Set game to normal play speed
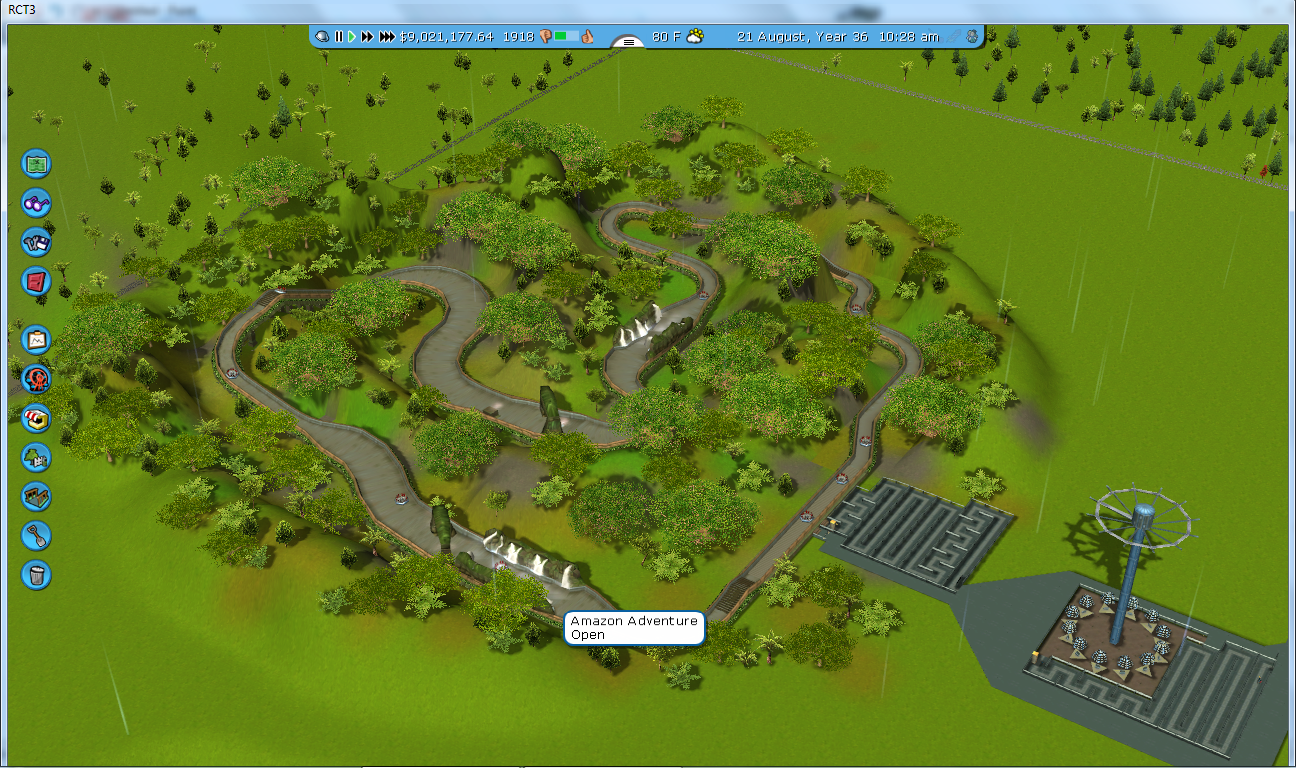The image size is (1296, 768). coord(352,36)
